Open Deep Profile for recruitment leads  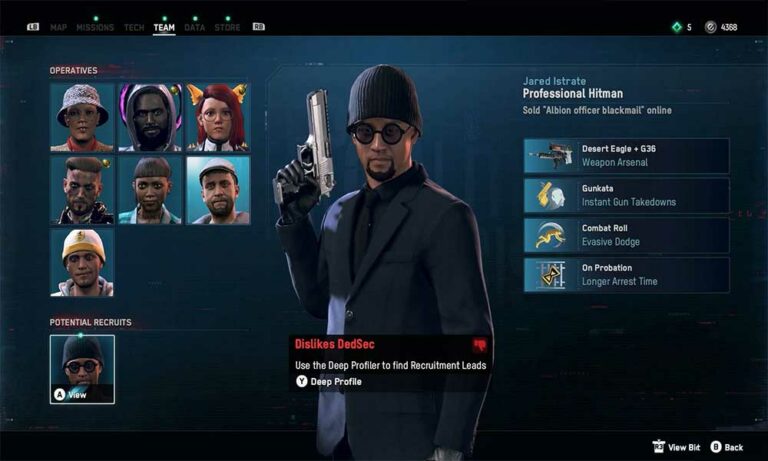(328, 381)
